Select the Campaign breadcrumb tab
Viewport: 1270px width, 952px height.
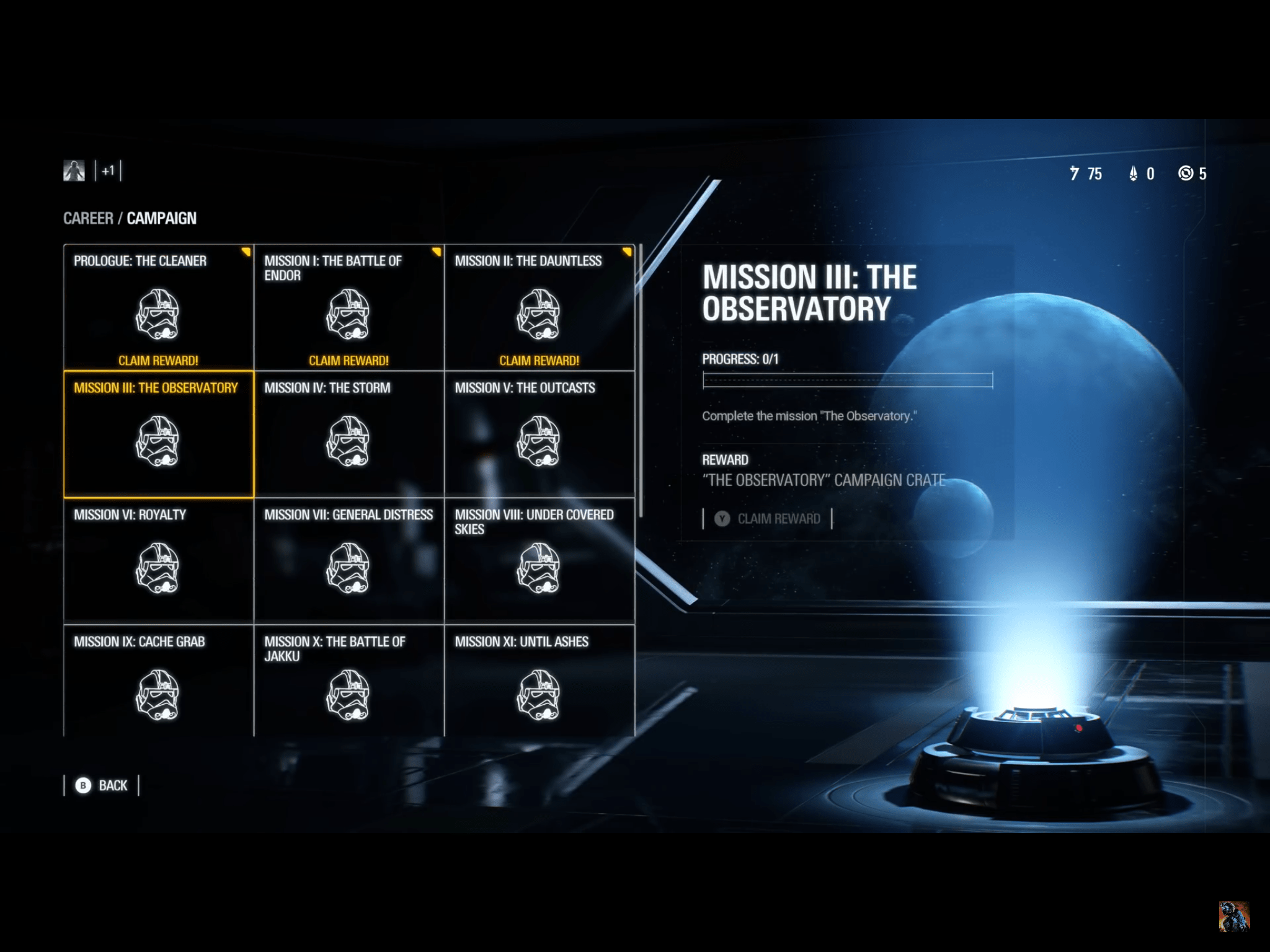coord(162,218)
